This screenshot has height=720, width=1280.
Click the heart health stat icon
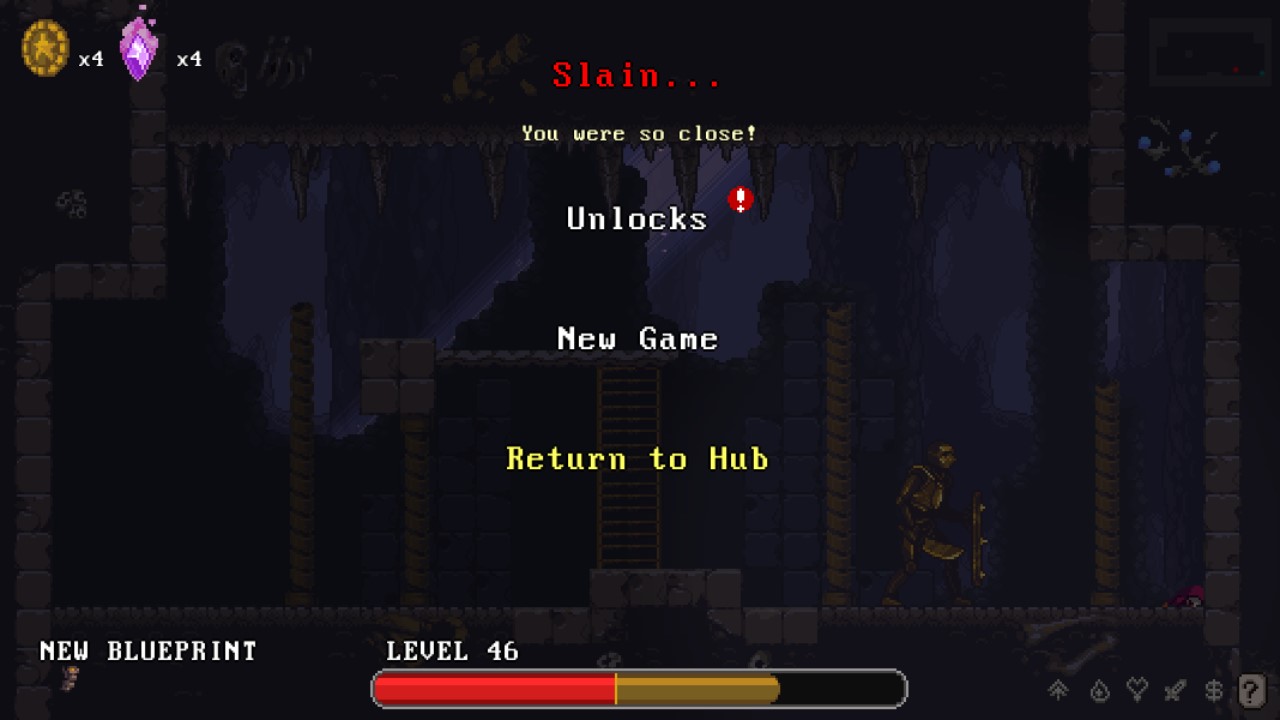pyautogui.click(x=1136, y=690)
